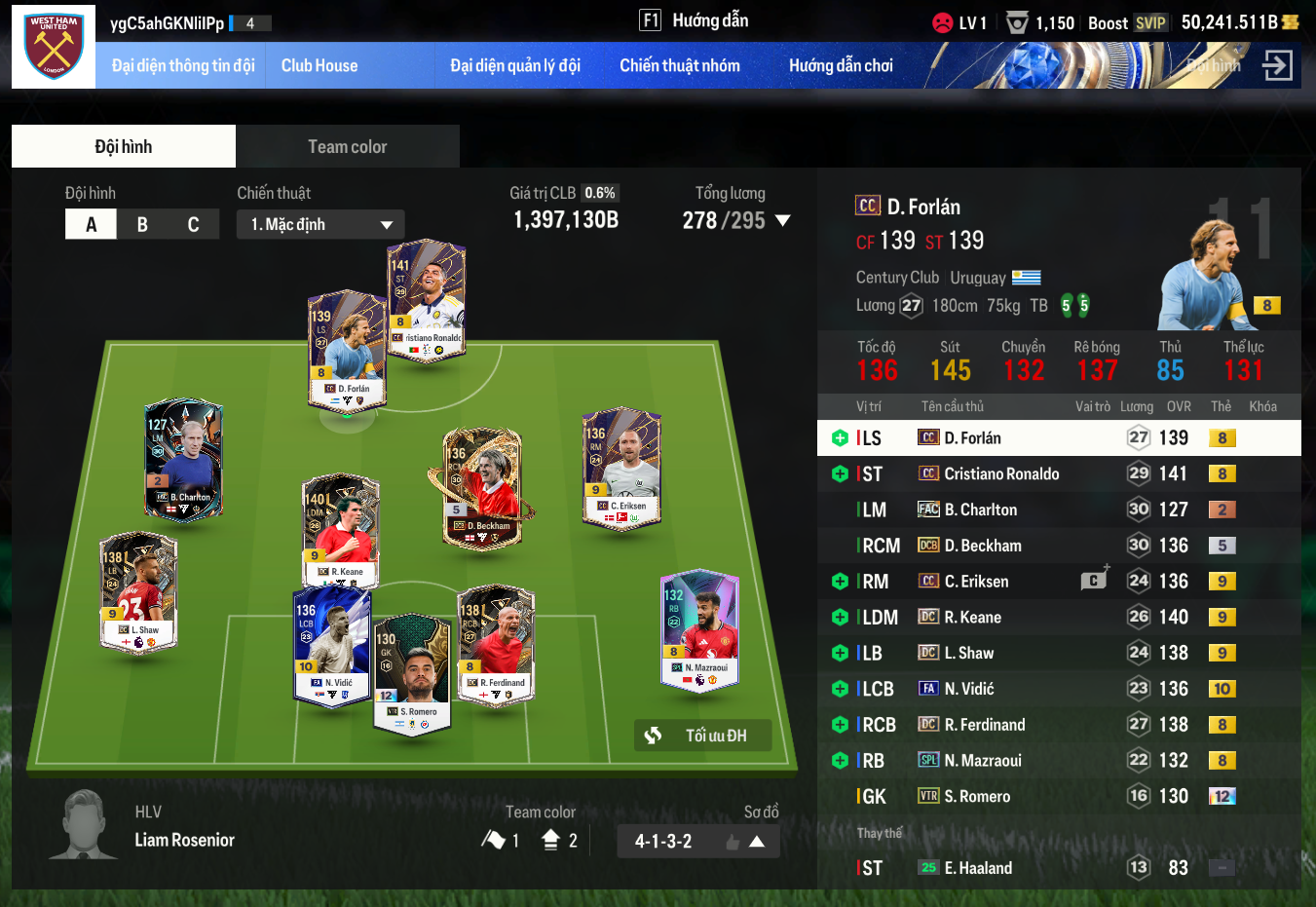Screen dimensions: 1316x907
Task: Open Đại diện thông tin đội menu
Action: point(183,65)
